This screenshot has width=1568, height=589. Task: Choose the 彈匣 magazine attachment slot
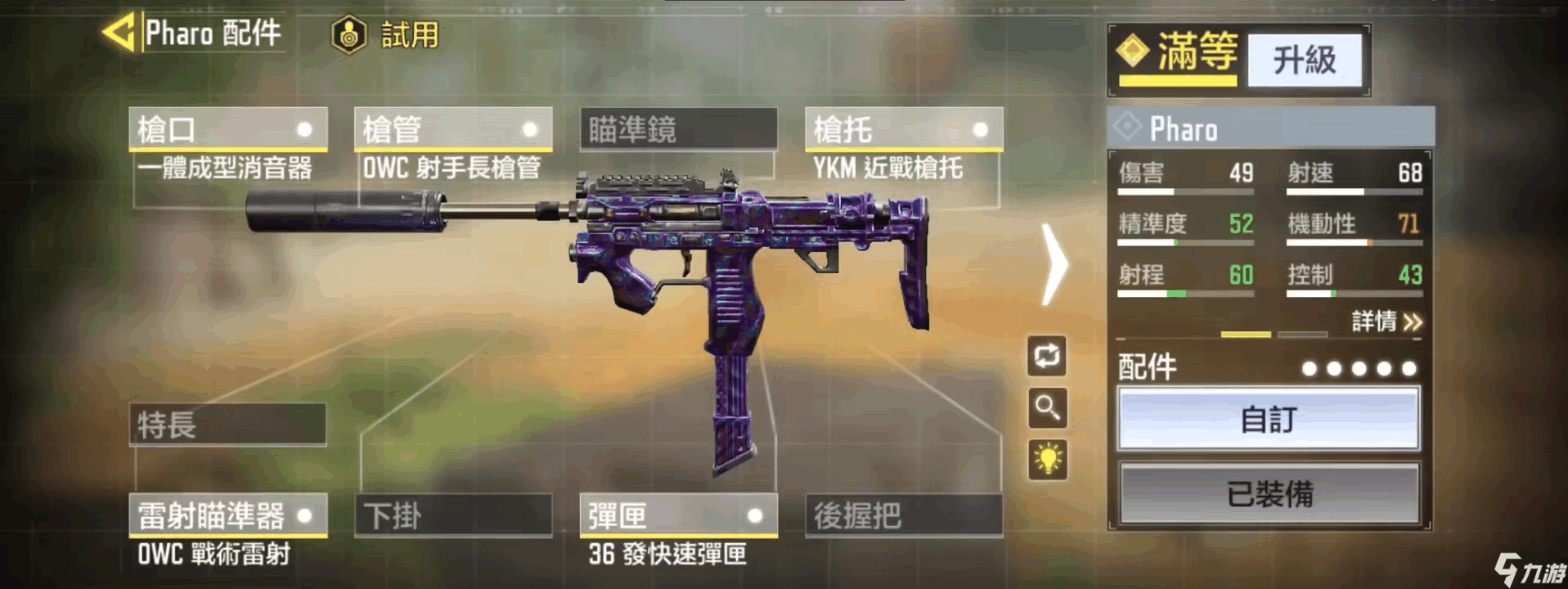[x=678, y=515]
